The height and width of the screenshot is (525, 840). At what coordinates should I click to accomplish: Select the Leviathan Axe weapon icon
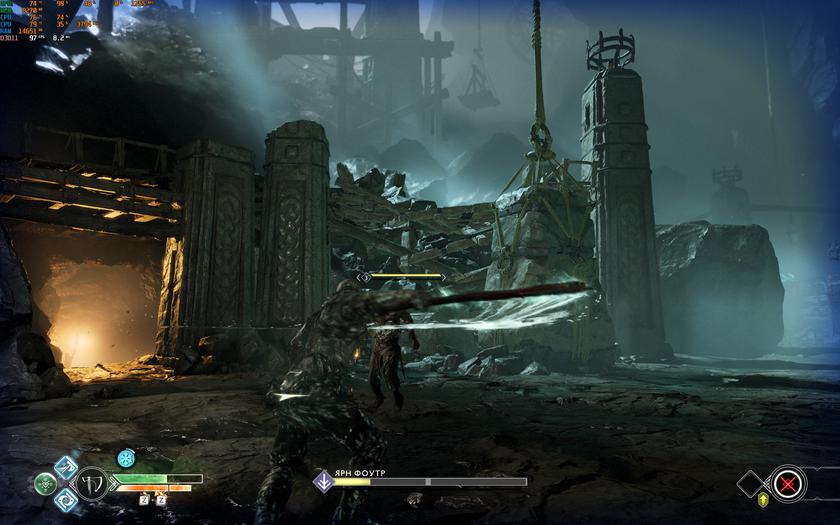coord(93,484)
